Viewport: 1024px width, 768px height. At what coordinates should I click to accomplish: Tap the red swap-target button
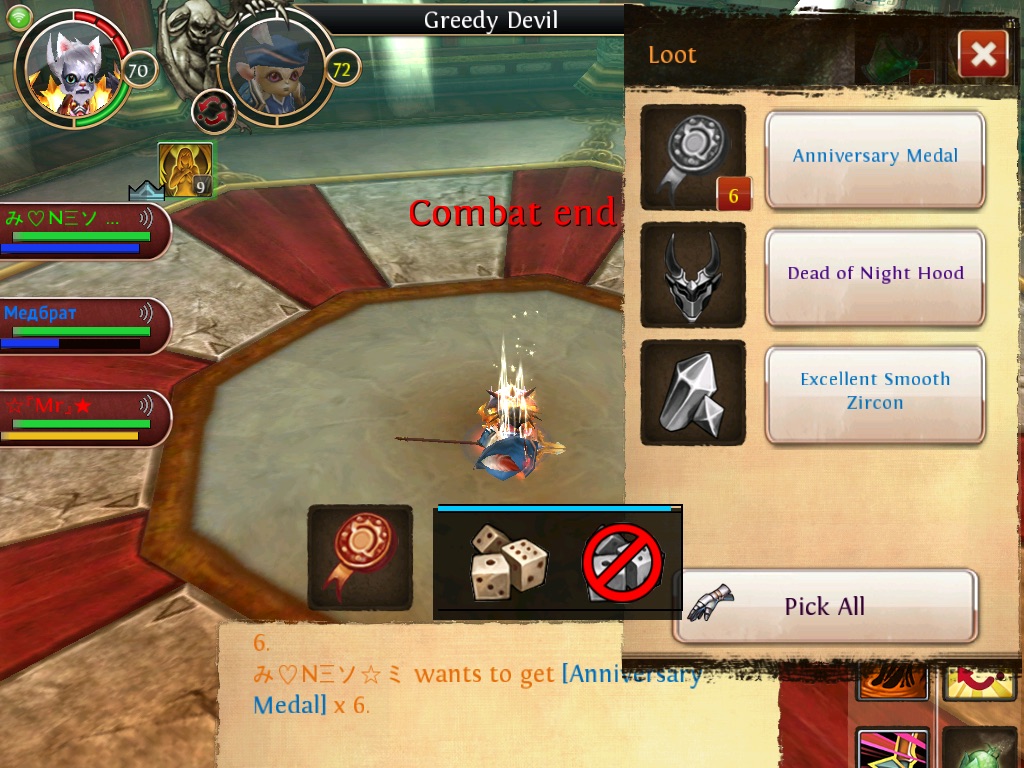[212, 110]
